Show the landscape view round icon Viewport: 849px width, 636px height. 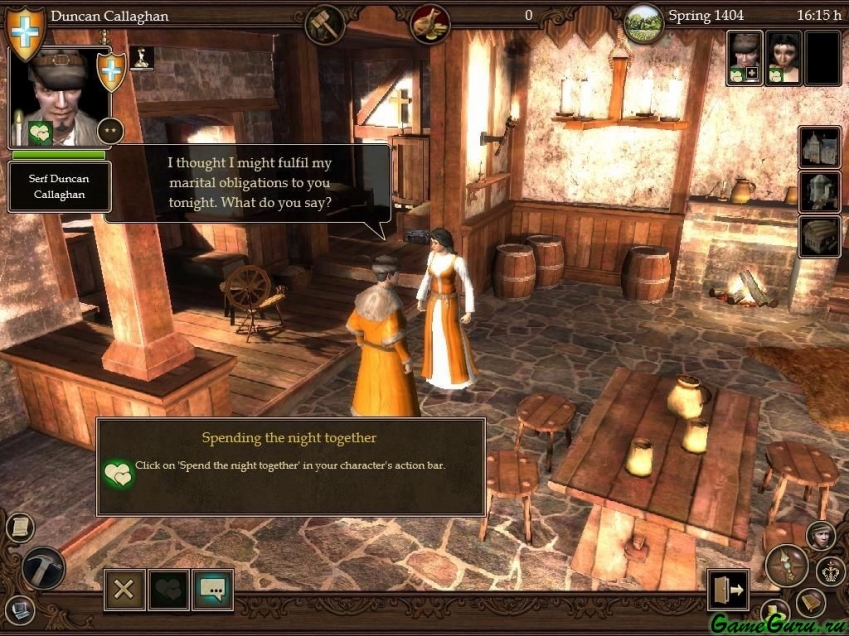point(644,22)
